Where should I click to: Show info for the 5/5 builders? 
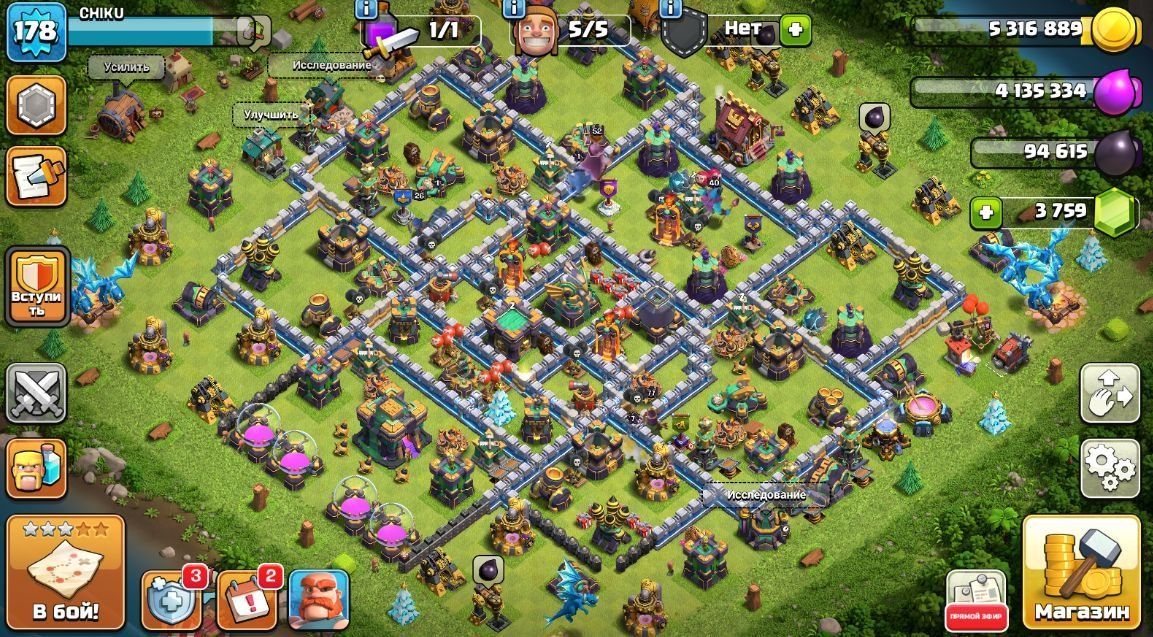point(514,9)
